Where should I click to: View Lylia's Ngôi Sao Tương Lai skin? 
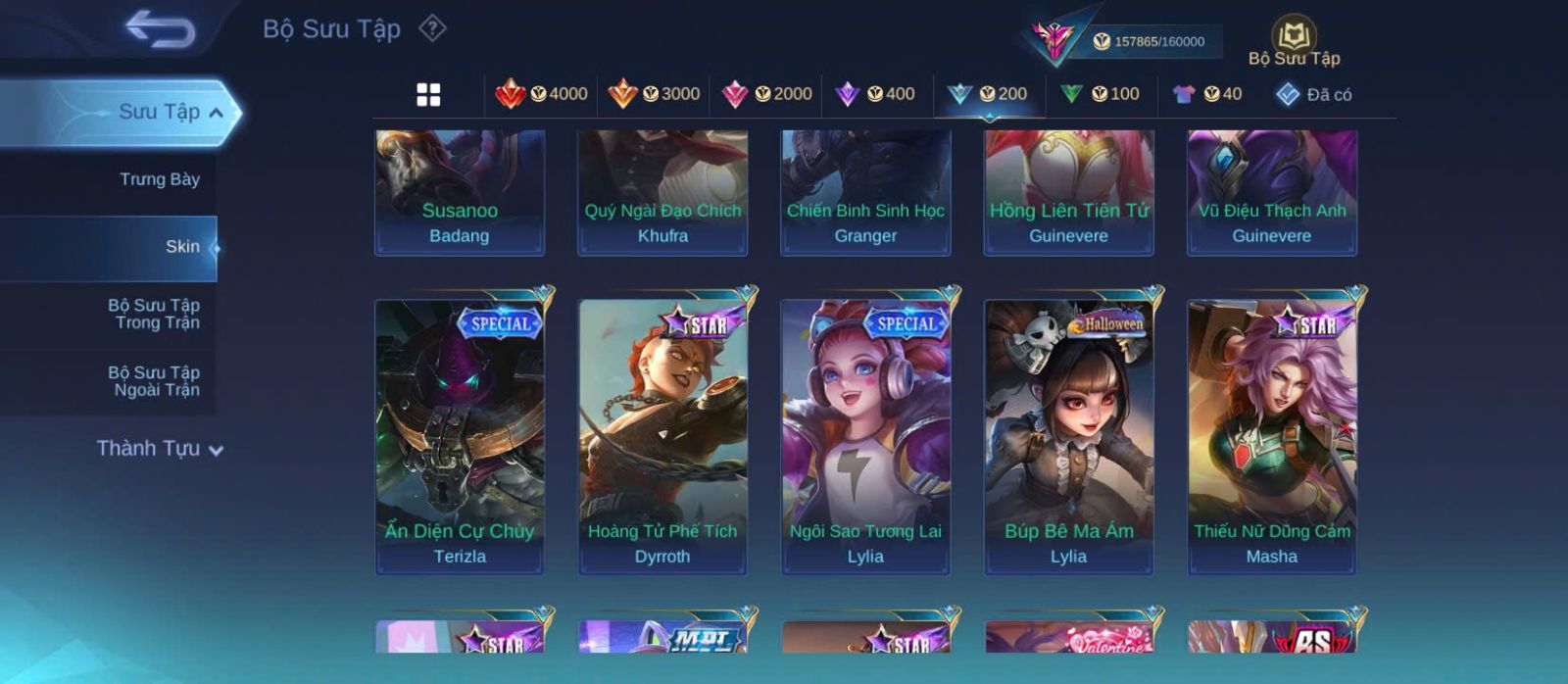pos(865,436)
